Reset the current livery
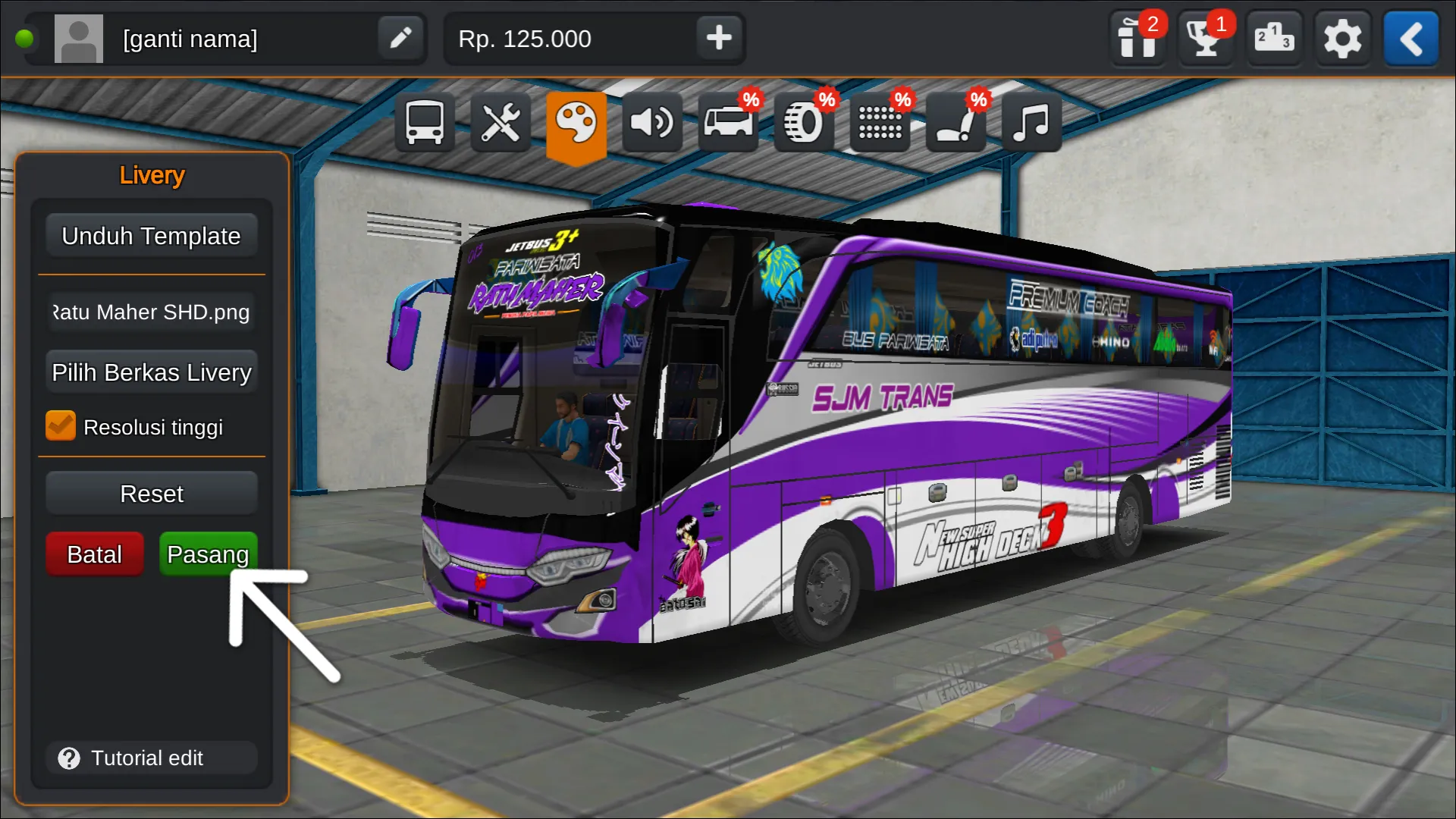Screen dimensions: 1456x819 [x=151, y=494]
